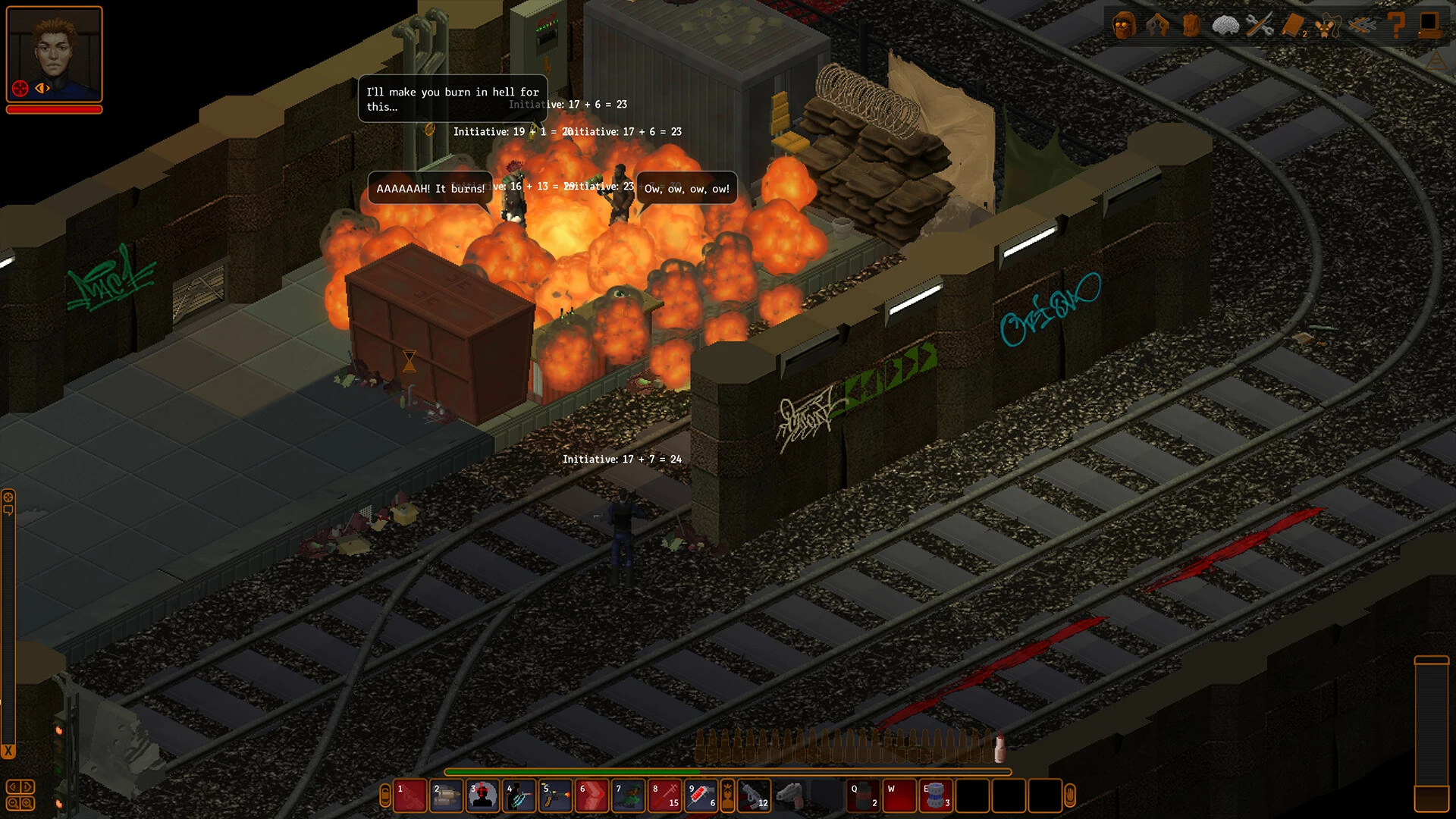Open the character sheet hooded face icon
Image resolution: width=1456 pixels, height=819 pixels.
click(1123, 26)
